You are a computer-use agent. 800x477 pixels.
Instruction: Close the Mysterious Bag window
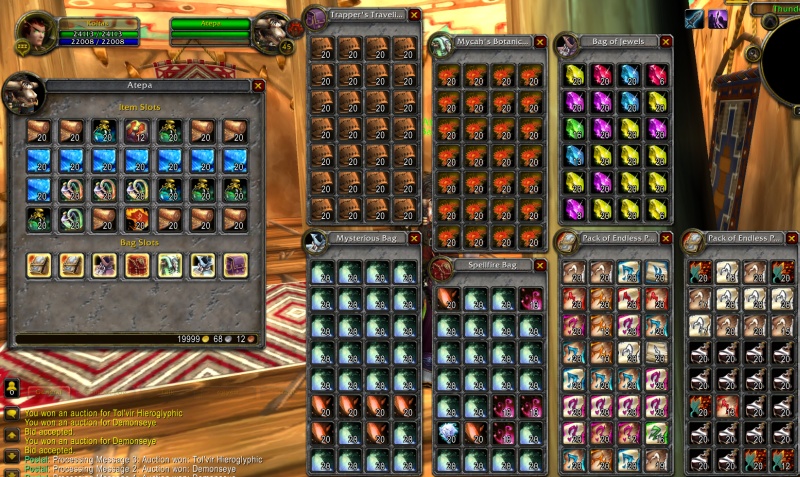pyautogui.click(x=415, y=239)
